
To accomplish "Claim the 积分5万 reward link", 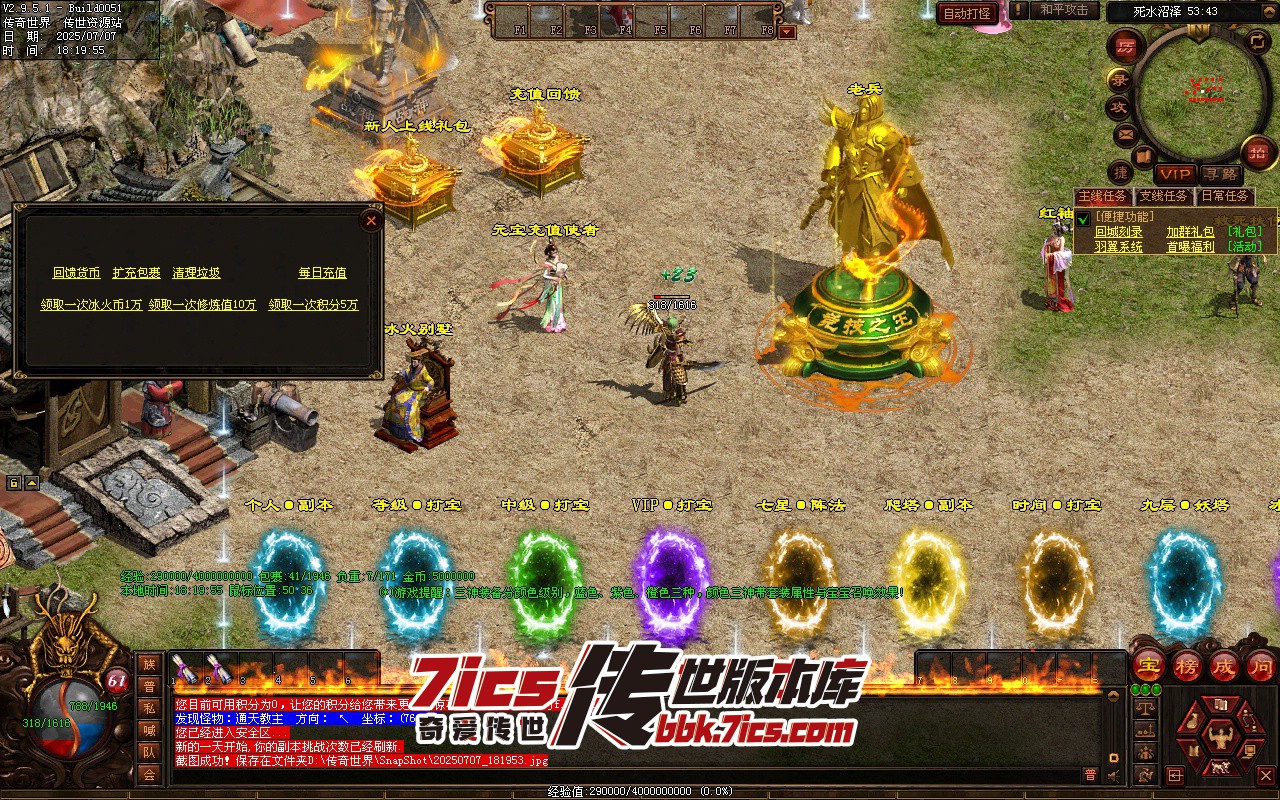I will tap(313, 305).
